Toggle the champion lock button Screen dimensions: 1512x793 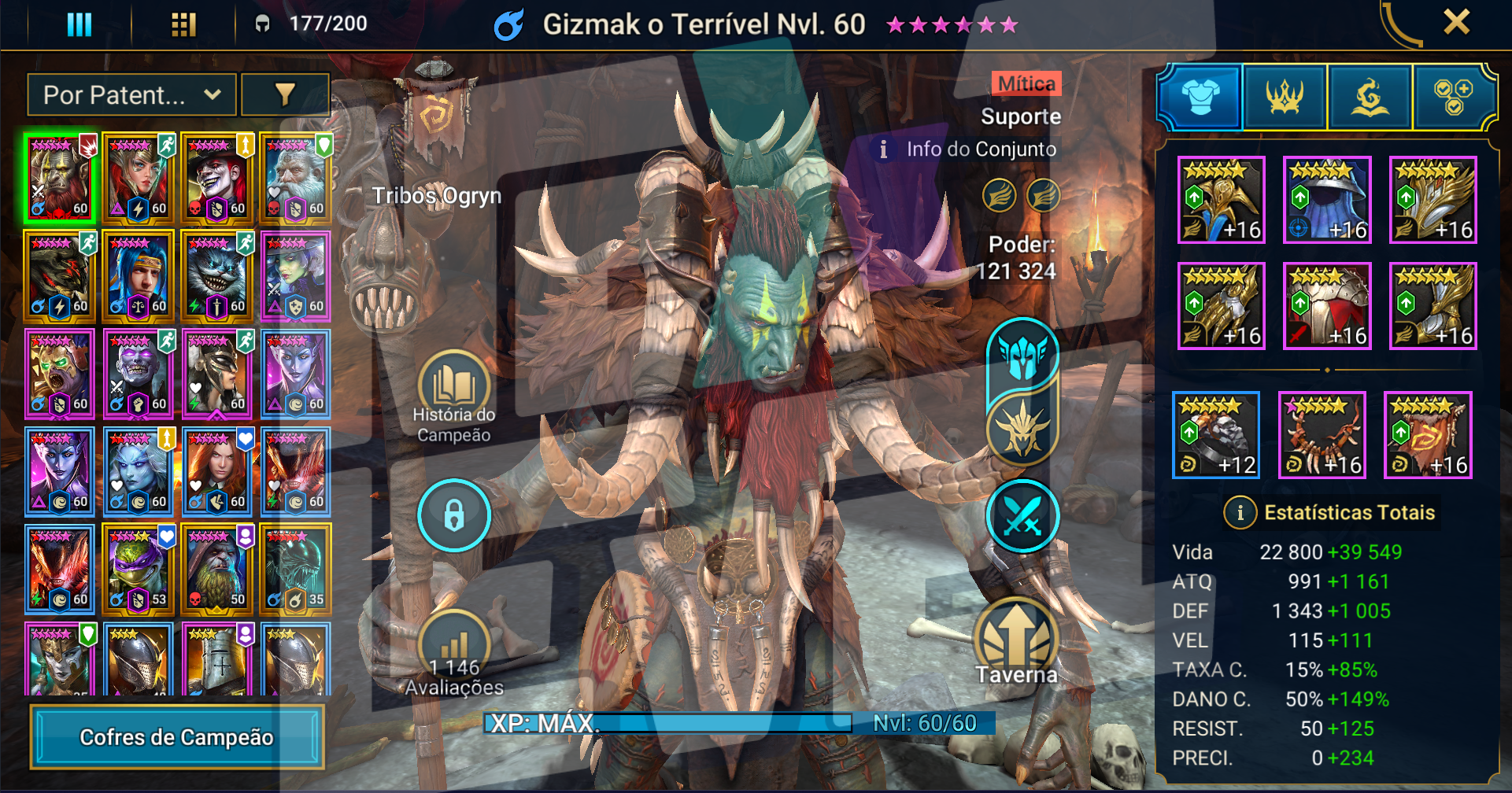coord(454,515)
